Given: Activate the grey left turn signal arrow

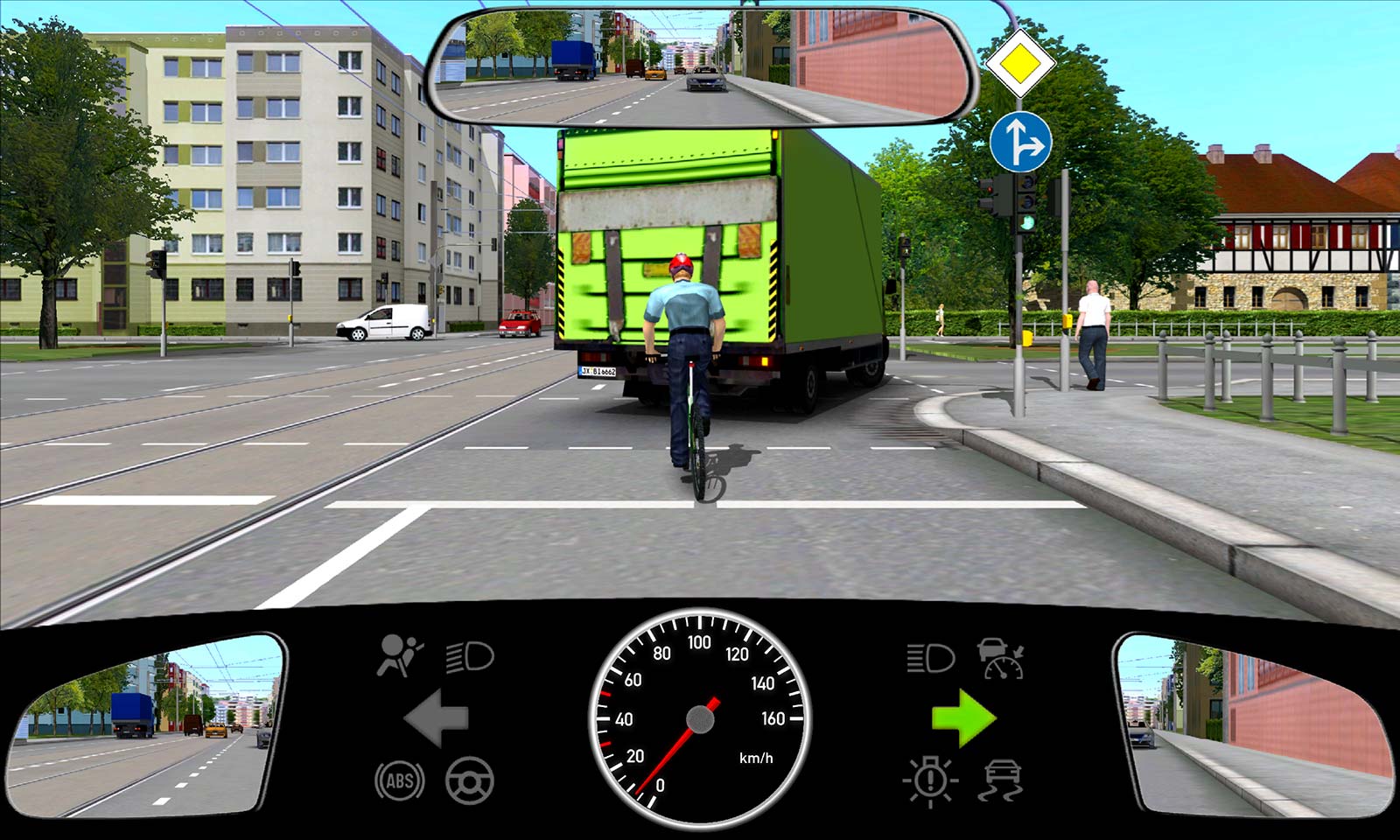Looking at the screenshot, I should click(x=437, y=718).
